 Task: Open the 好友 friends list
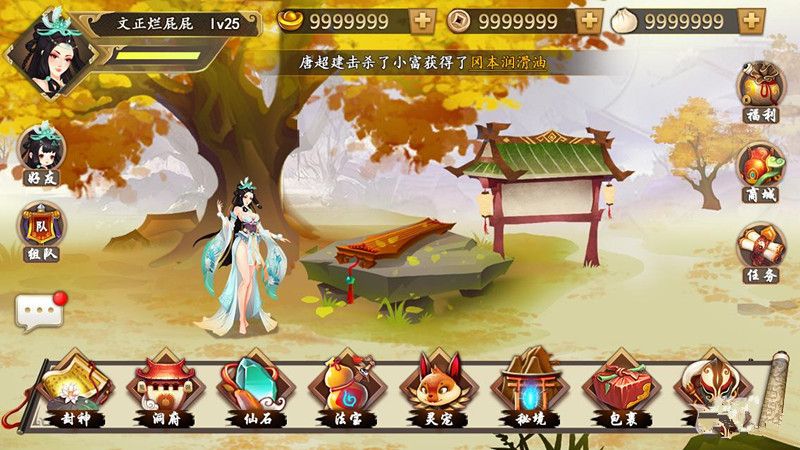coord(41,152)
